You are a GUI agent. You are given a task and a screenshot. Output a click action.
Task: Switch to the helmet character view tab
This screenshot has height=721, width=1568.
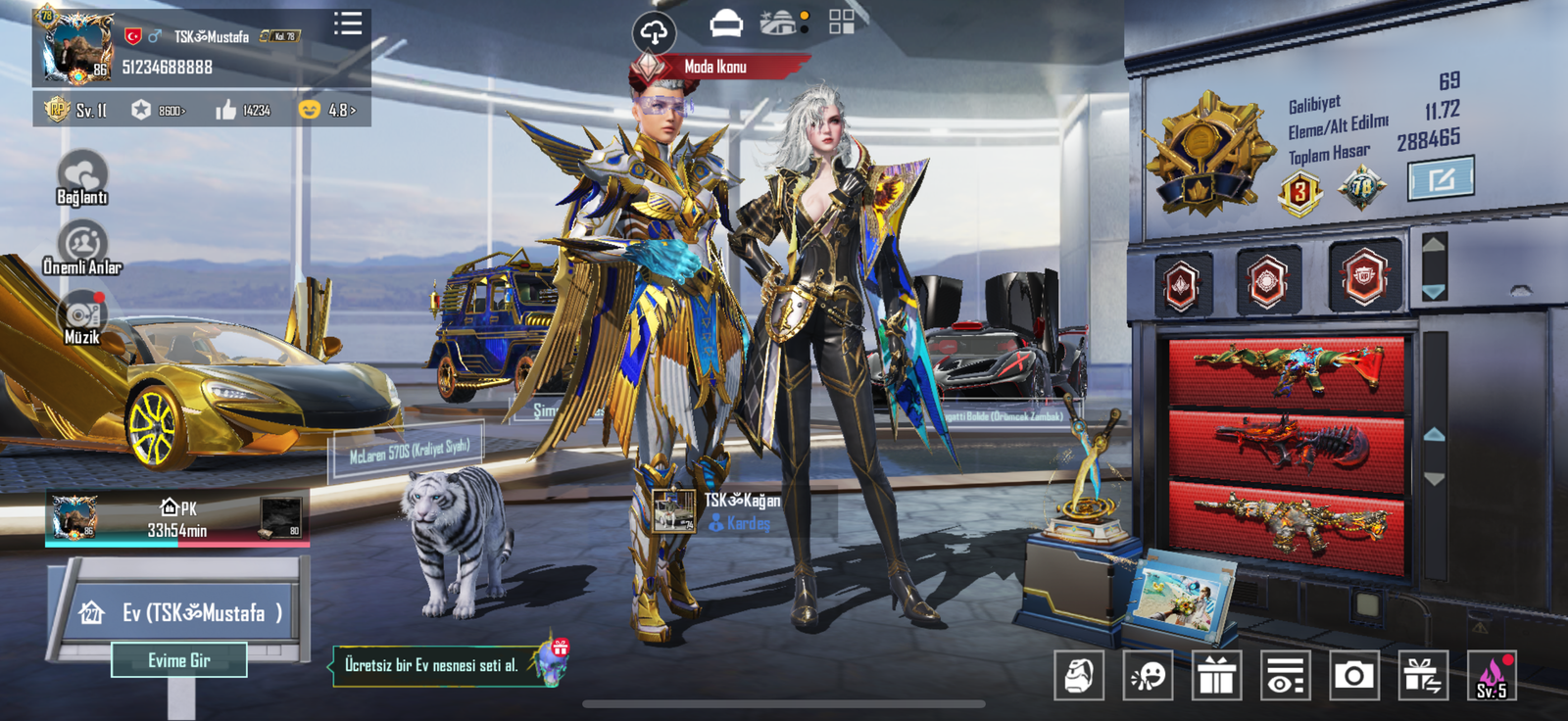tap(725, 23)
